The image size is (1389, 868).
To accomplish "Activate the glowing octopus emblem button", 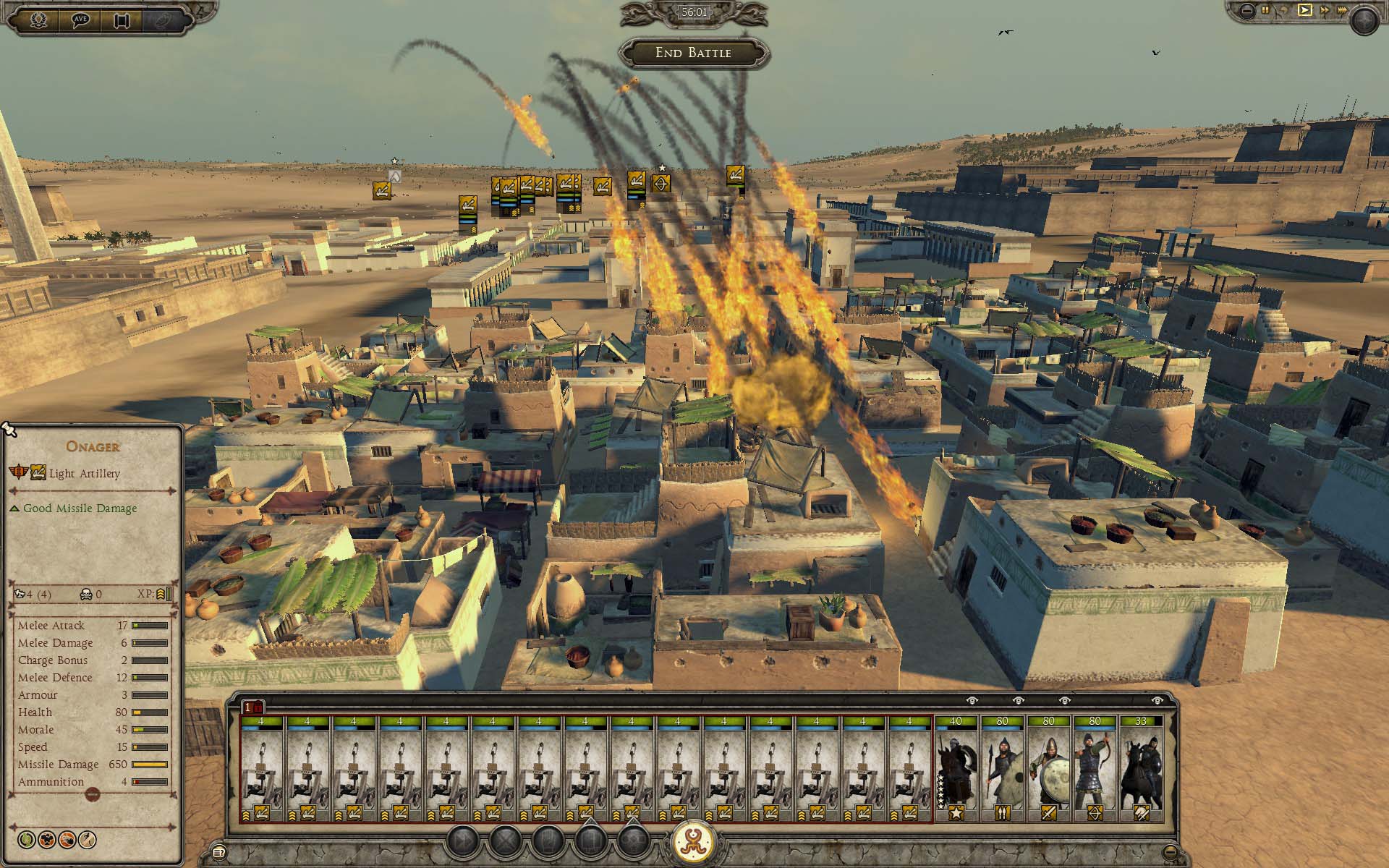I will point(694,842).
